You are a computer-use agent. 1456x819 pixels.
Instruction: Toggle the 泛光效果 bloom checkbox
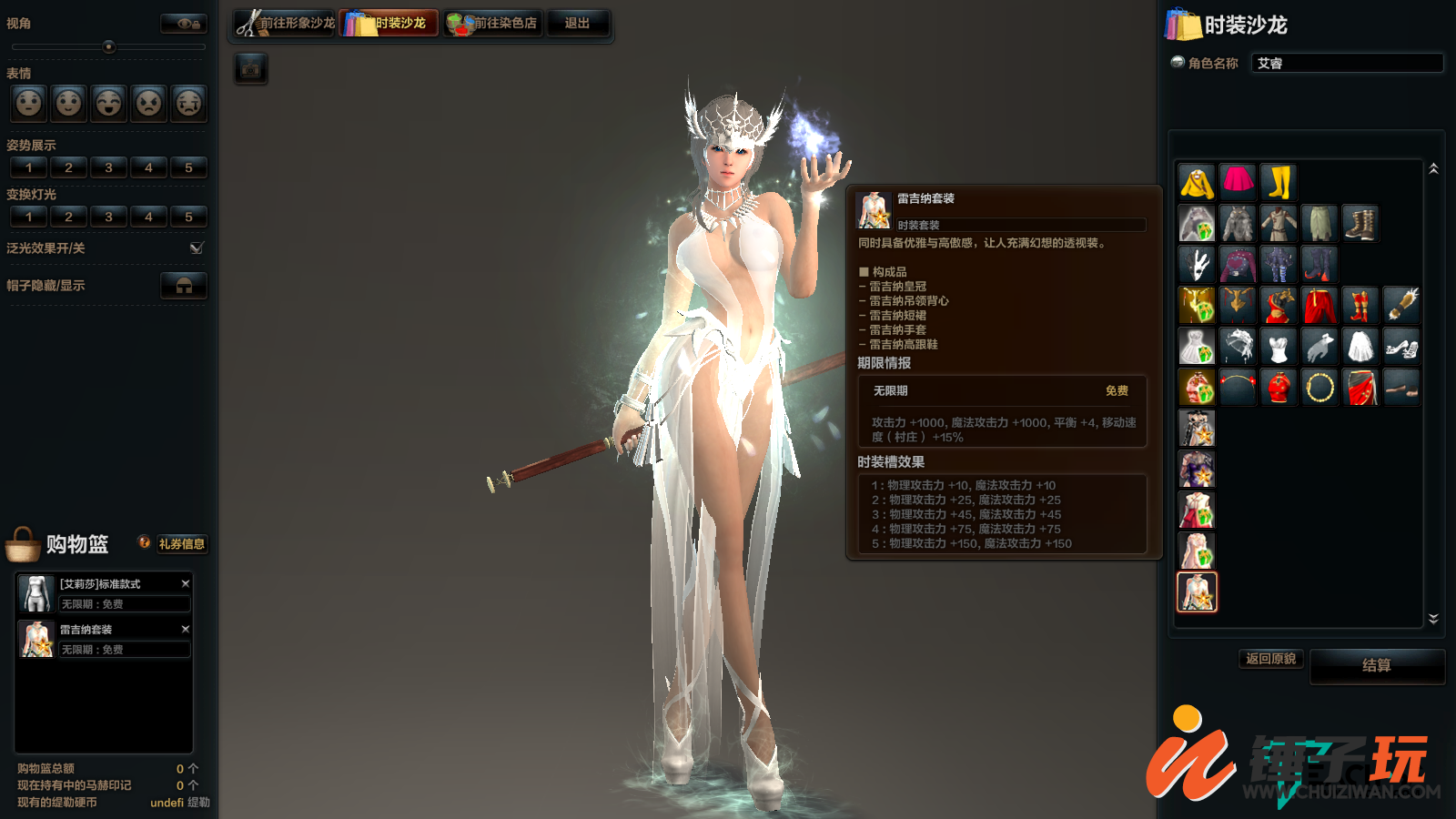pyautogui.click(x=197, y=248)
